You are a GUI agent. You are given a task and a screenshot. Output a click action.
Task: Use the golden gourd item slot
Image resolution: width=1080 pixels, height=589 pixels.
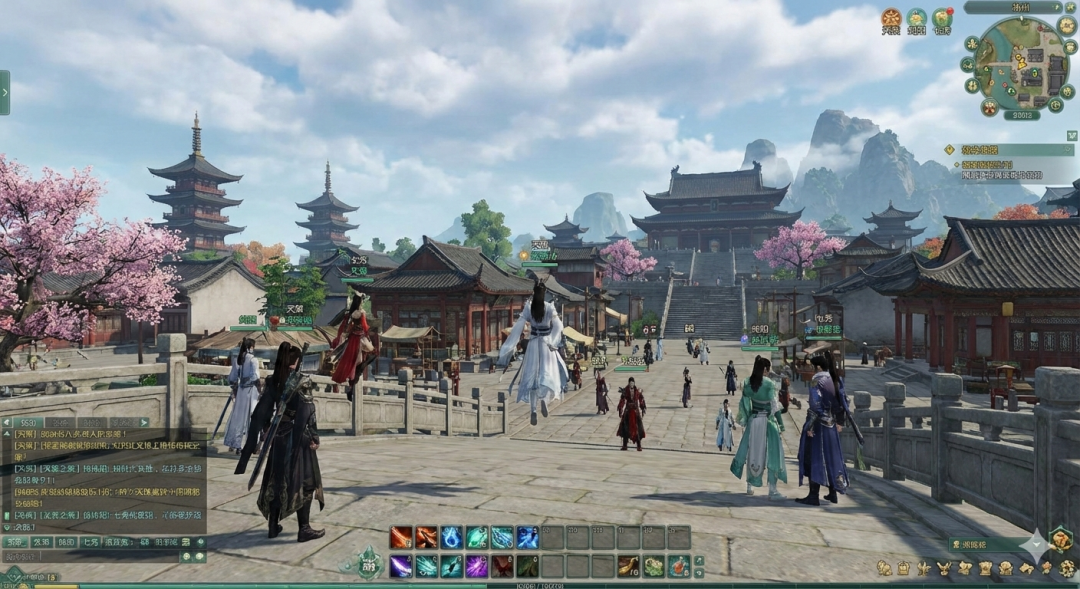628,566
